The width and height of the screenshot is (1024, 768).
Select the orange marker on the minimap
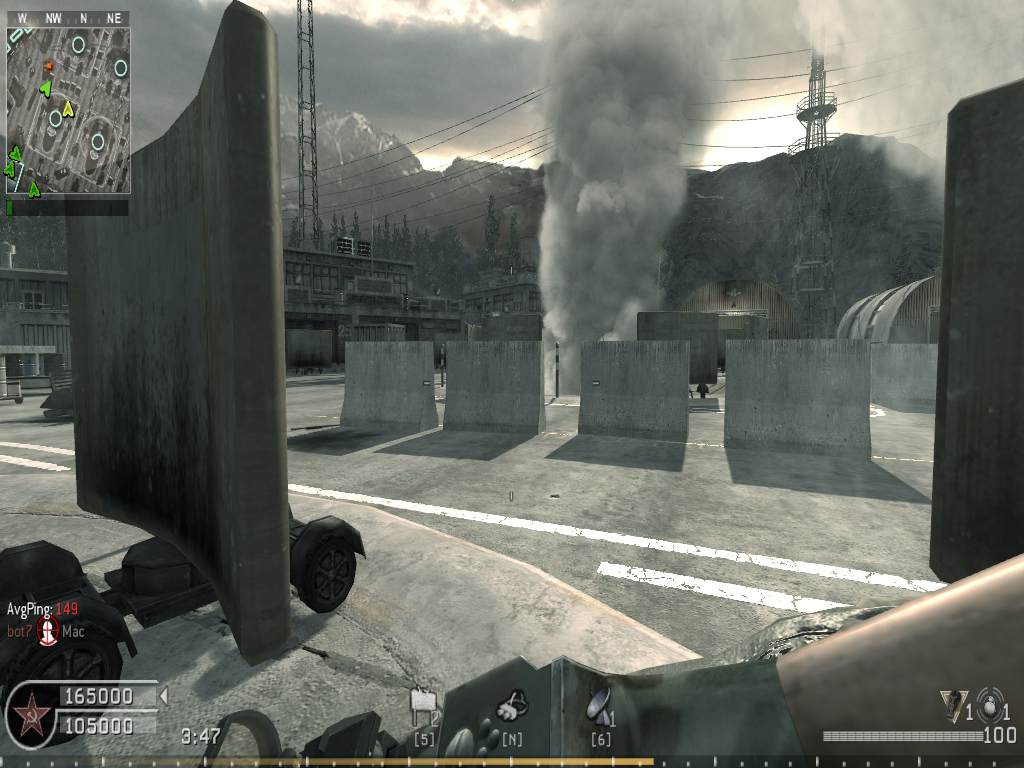click(x=47, y=66)
